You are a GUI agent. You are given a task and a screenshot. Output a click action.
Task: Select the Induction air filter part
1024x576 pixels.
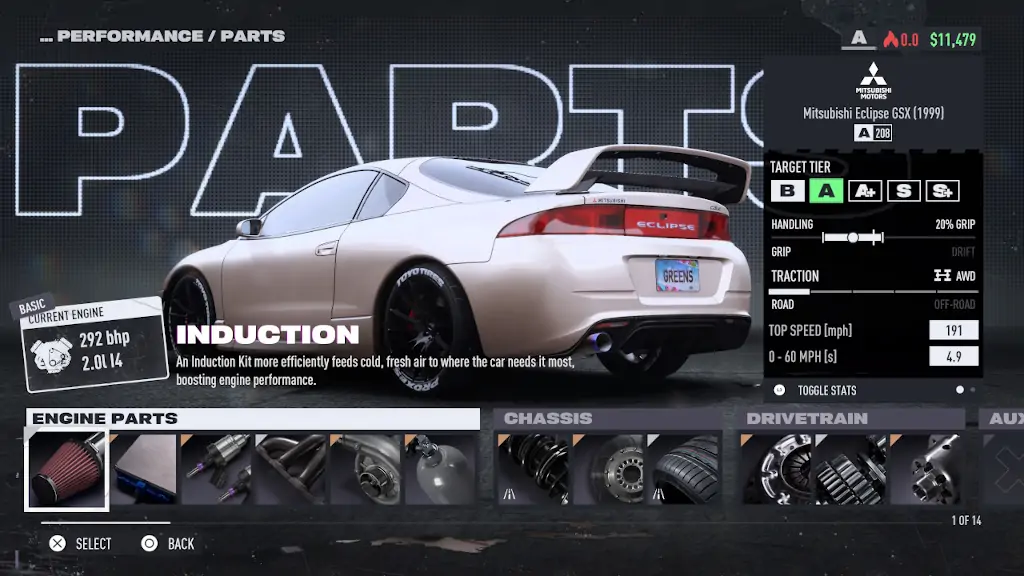click(66, 469)
